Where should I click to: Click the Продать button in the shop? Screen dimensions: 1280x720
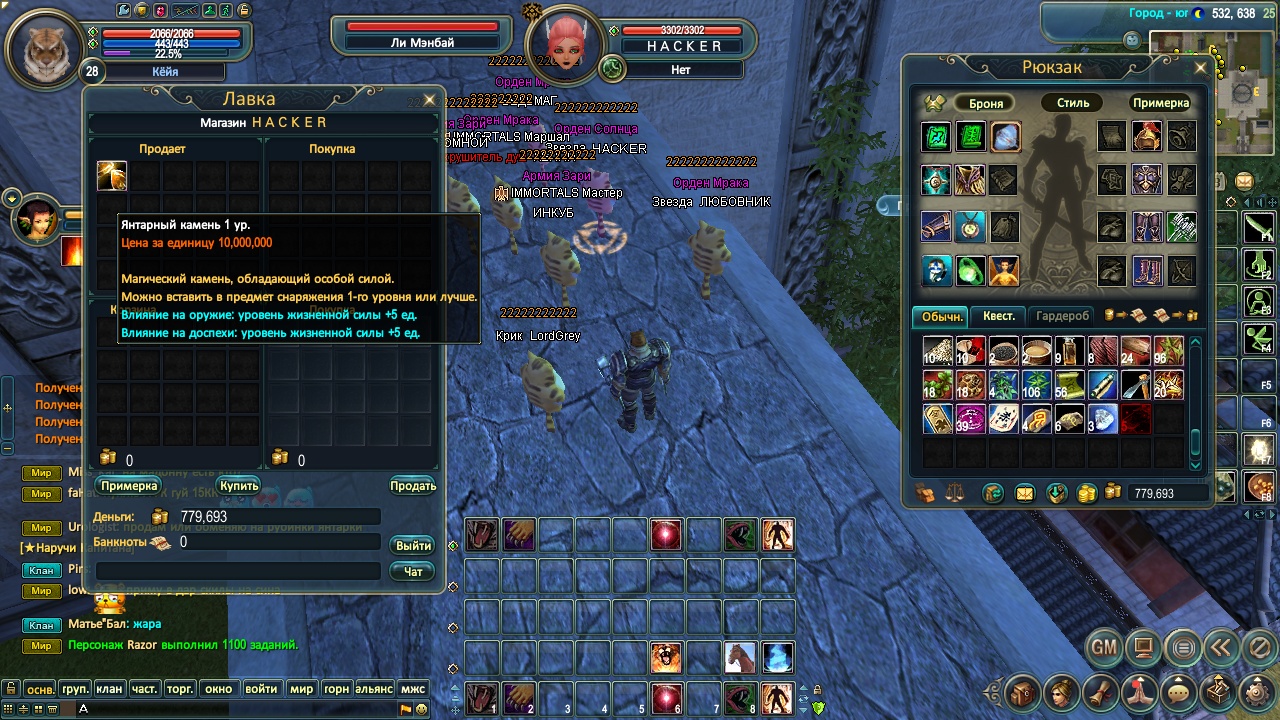tap(413, 486)
